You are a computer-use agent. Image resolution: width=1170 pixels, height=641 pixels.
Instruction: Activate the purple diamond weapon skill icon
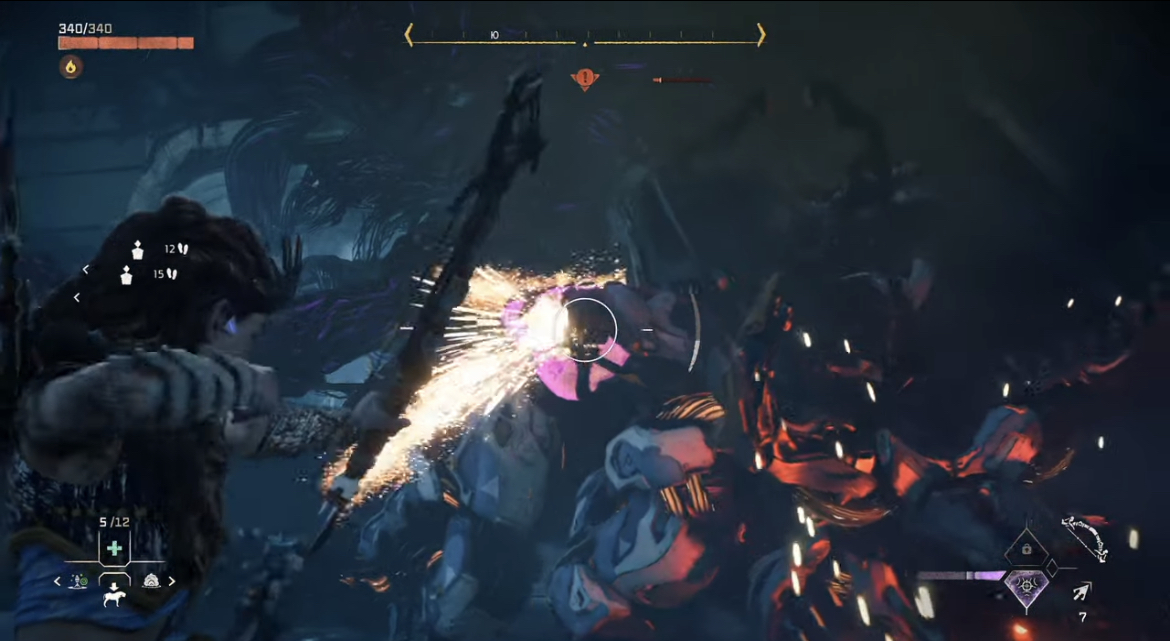coord(1027,582)
